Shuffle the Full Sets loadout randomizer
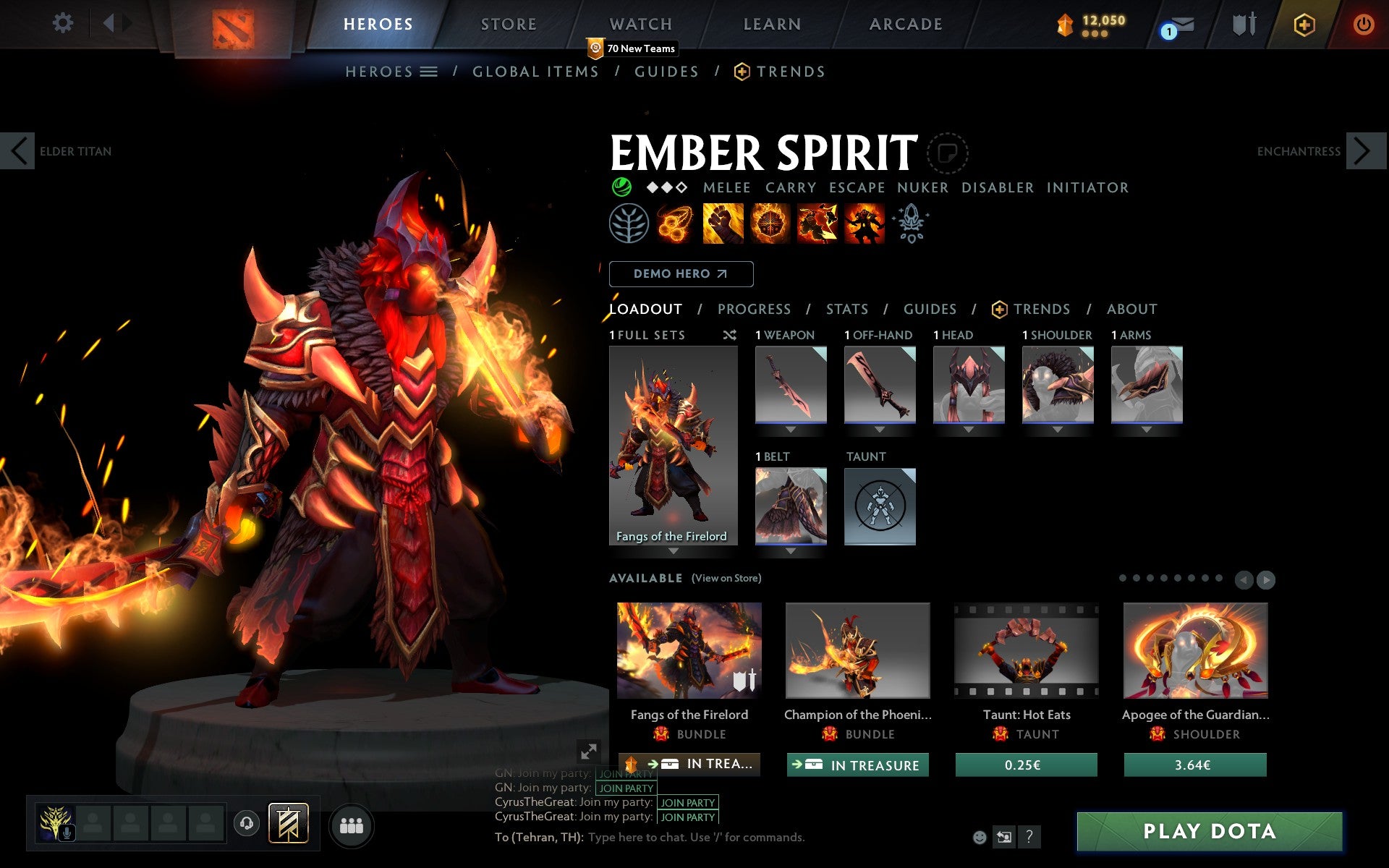 tap(729, 335)
